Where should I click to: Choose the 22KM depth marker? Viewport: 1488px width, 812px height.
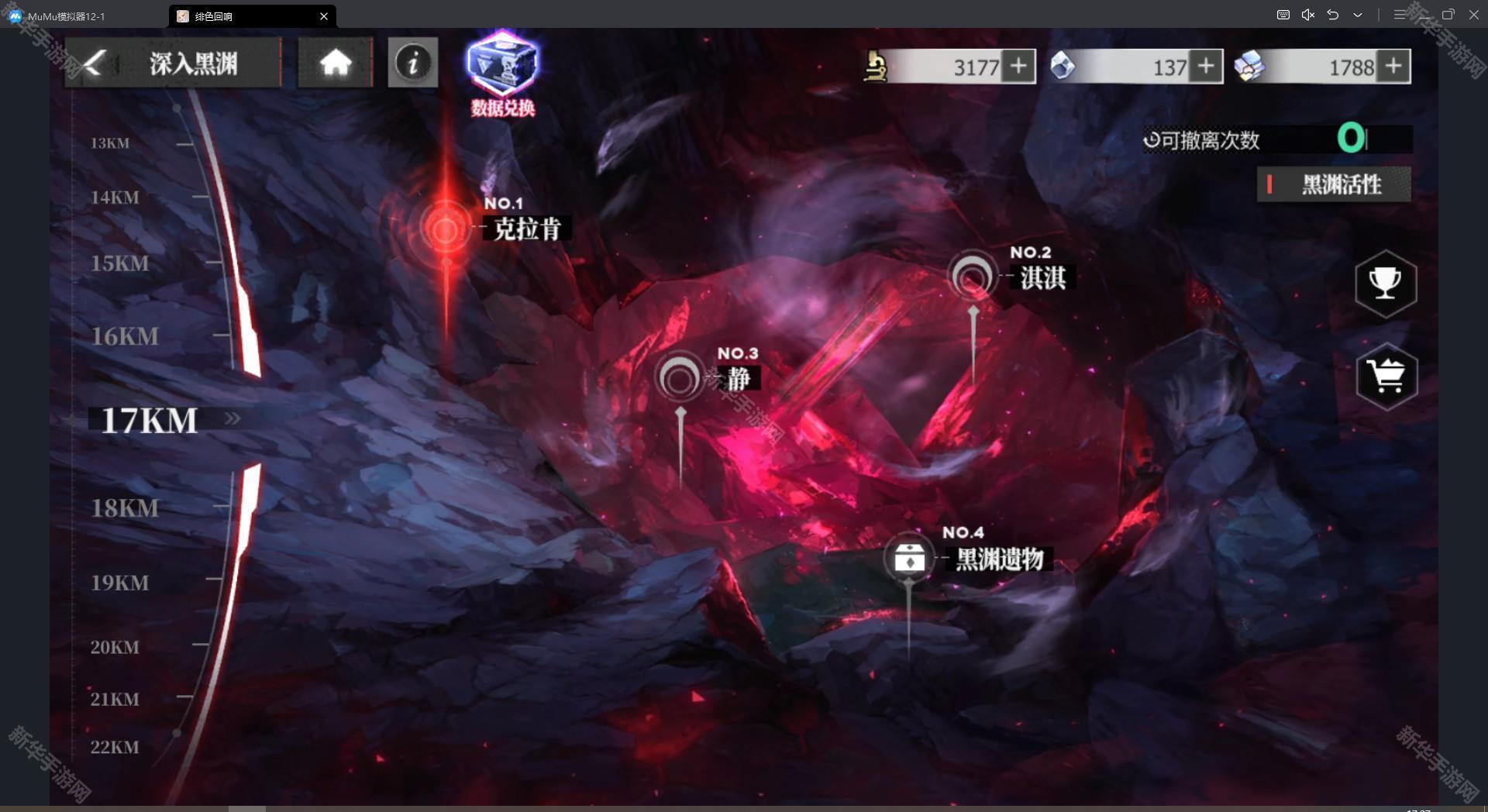pos(115,748)
